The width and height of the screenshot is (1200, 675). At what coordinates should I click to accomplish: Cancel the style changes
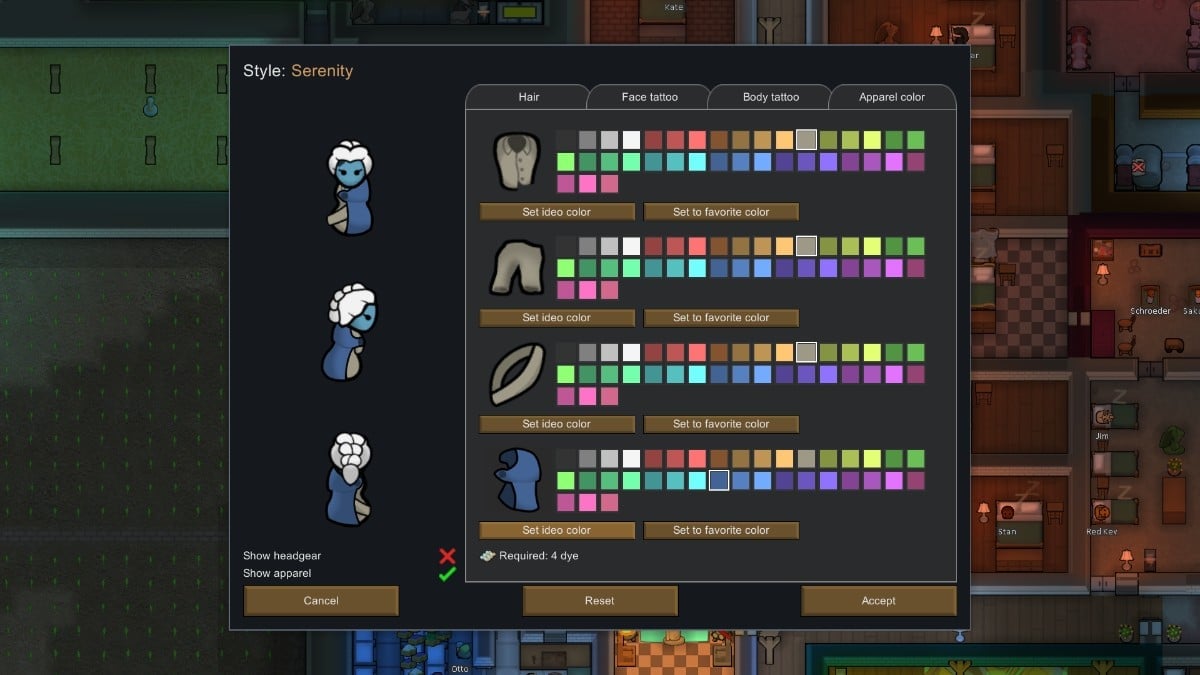(x=321, y=600)
